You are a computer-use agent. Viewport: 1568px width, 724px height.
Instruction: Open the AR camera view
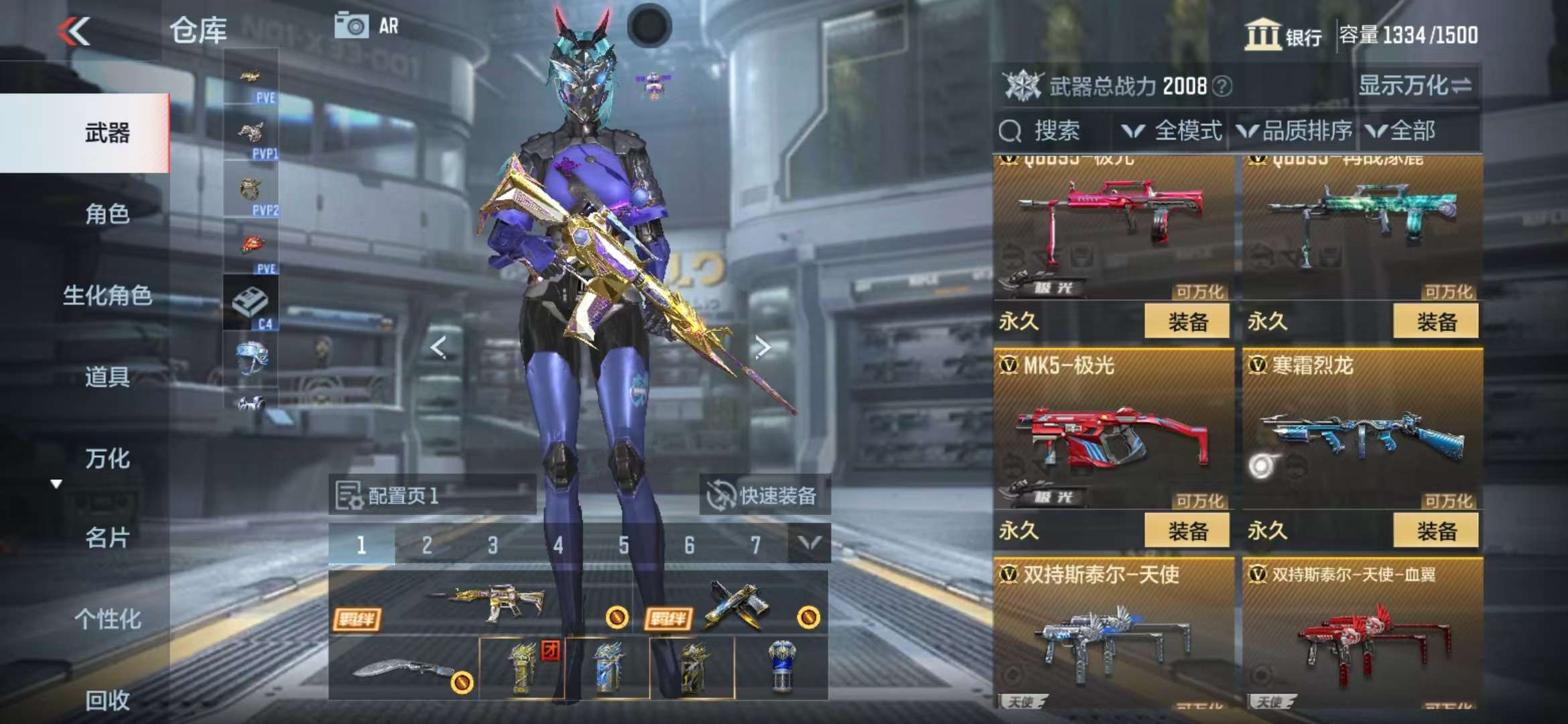coord(367,26)
